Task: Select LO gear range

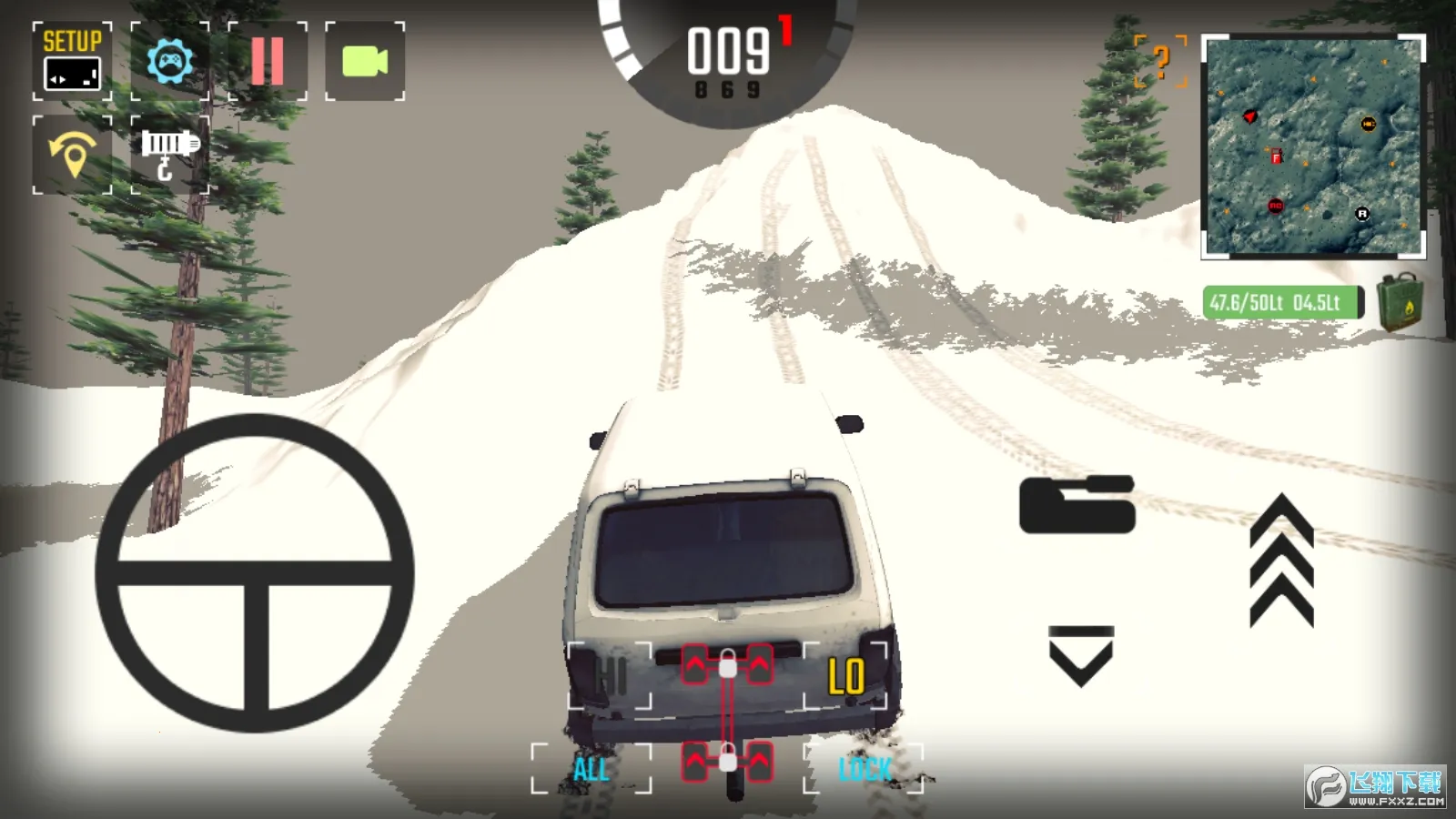Action: pyautogui.click(x=845, y=676)
